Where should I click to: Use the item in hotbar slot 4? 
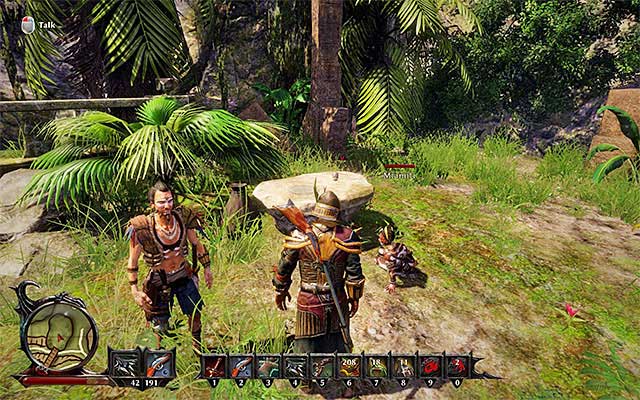click(x=296, y=366)
